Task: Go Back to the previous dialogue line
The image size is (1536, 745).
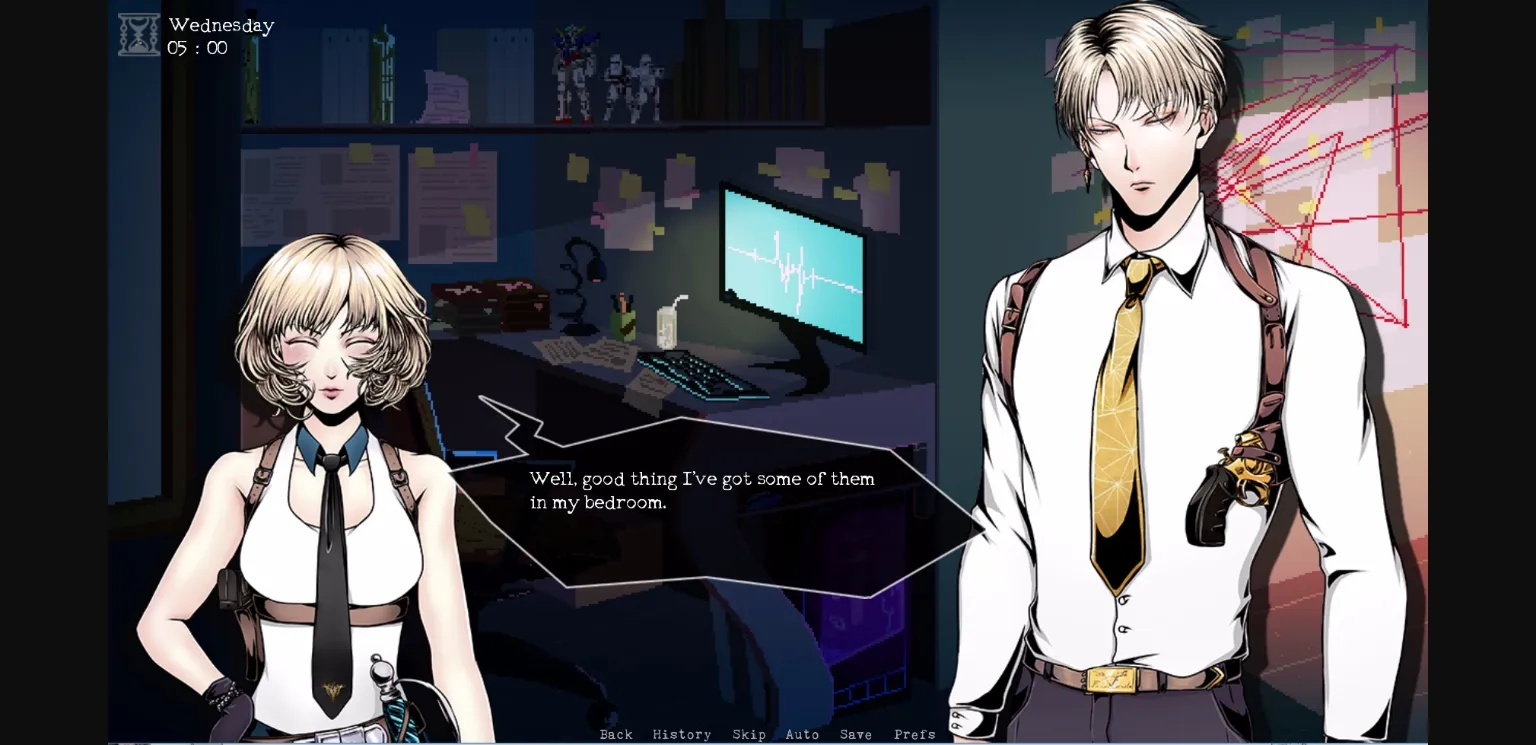Action: click(x=616, y=734)
